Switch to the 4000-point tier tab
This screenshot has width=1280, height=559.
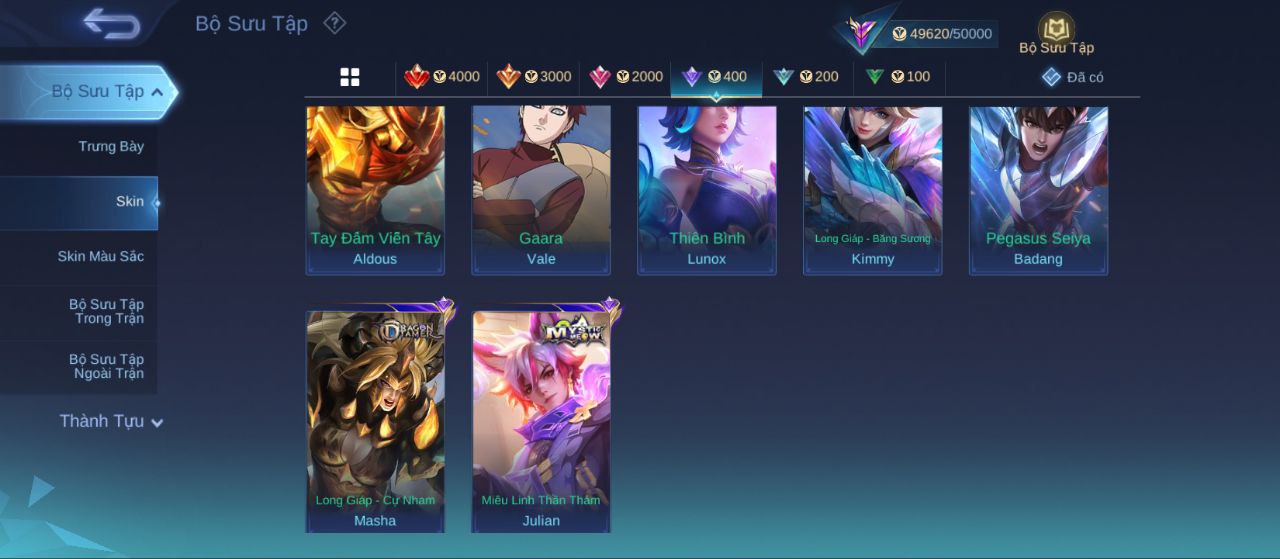[x=442, y=77]
